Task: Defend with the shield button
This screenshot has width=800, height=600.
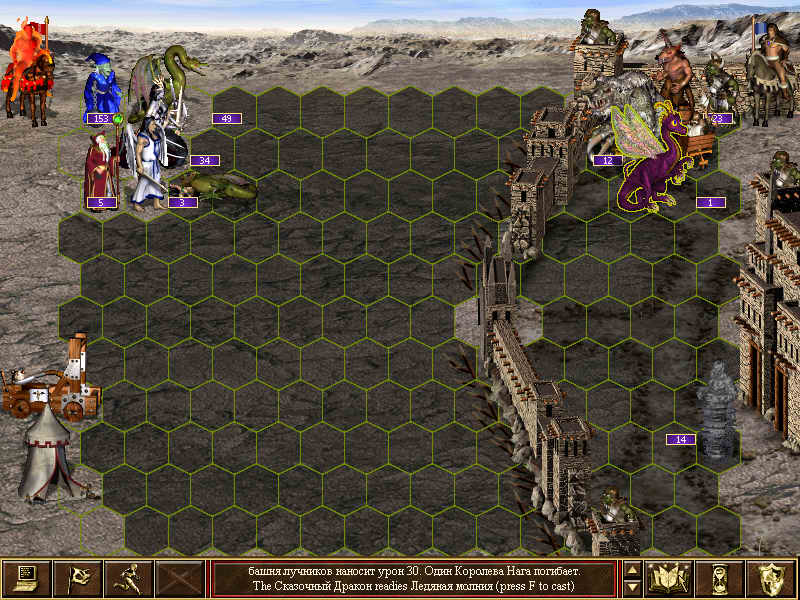Action: (x=771, y=578)
